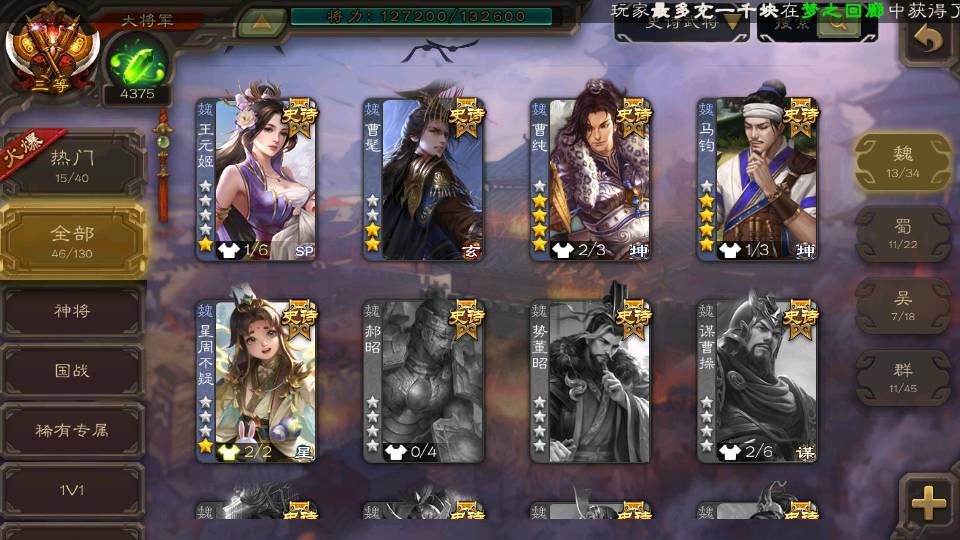Filter generals by 吴 faction
The width and height of the screenshot is (960, 540).
(902, 306)
